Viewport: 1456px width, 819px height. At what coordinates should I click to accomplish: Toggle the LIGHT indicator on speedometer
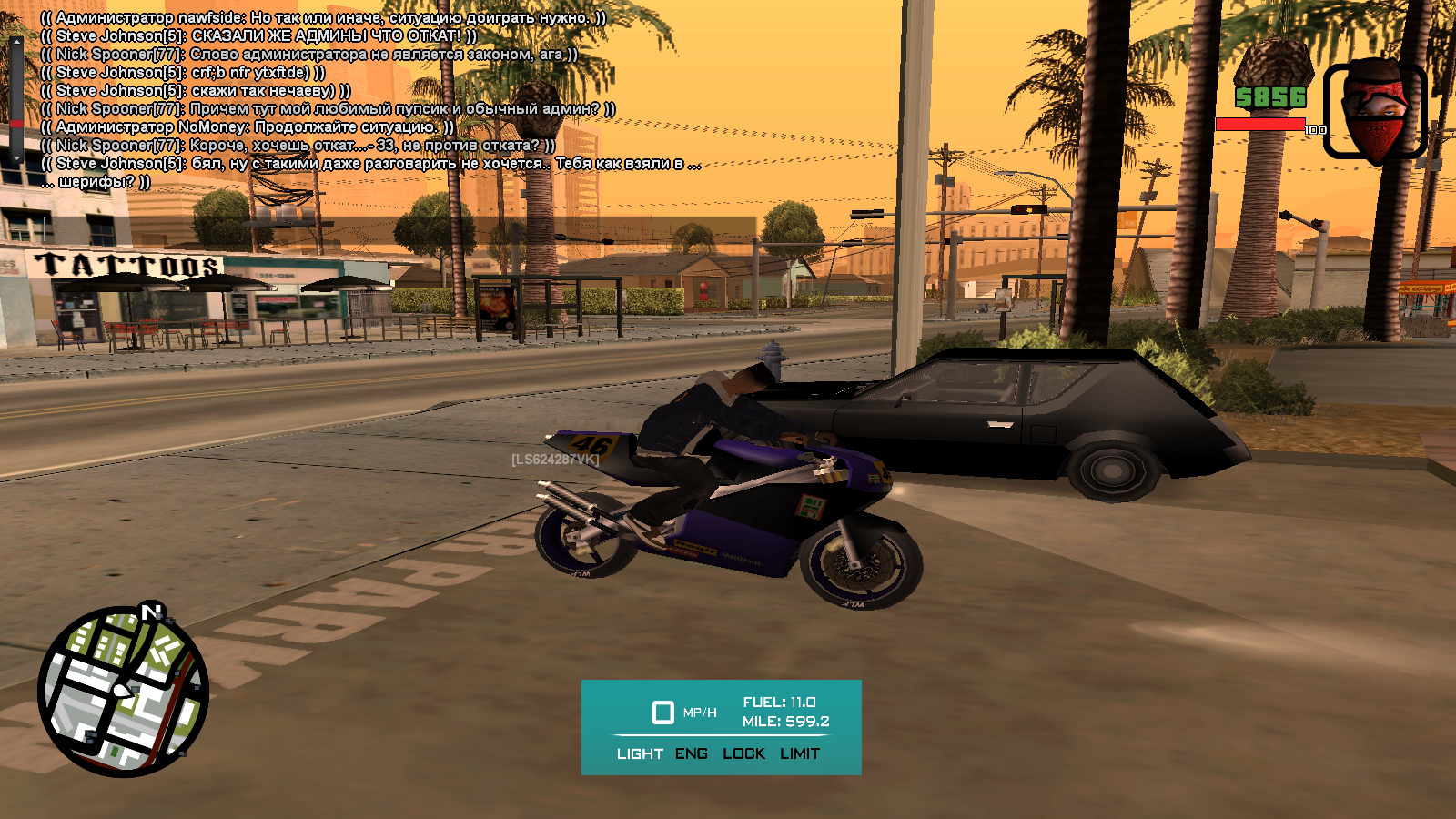click(640, 753)
